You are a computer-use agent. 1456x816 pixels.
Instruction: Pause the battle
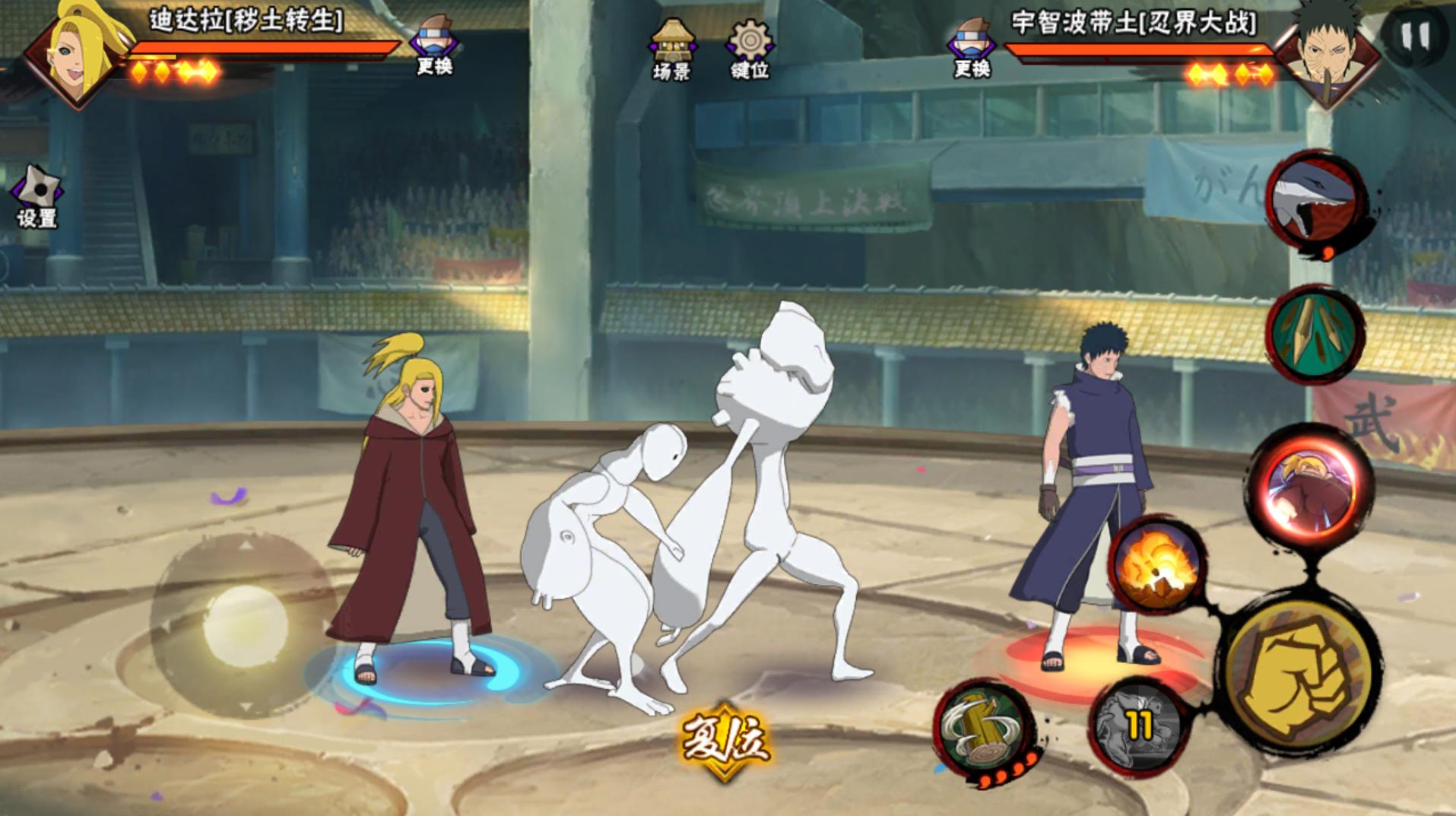1415,36
